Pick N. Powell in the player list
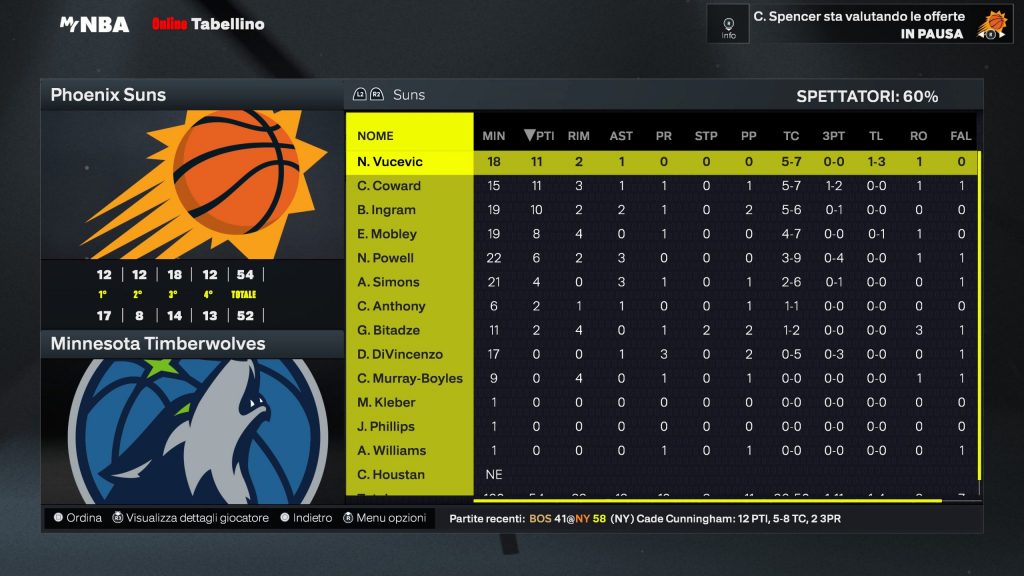The image size is (1024, 576). coord(386,258)
